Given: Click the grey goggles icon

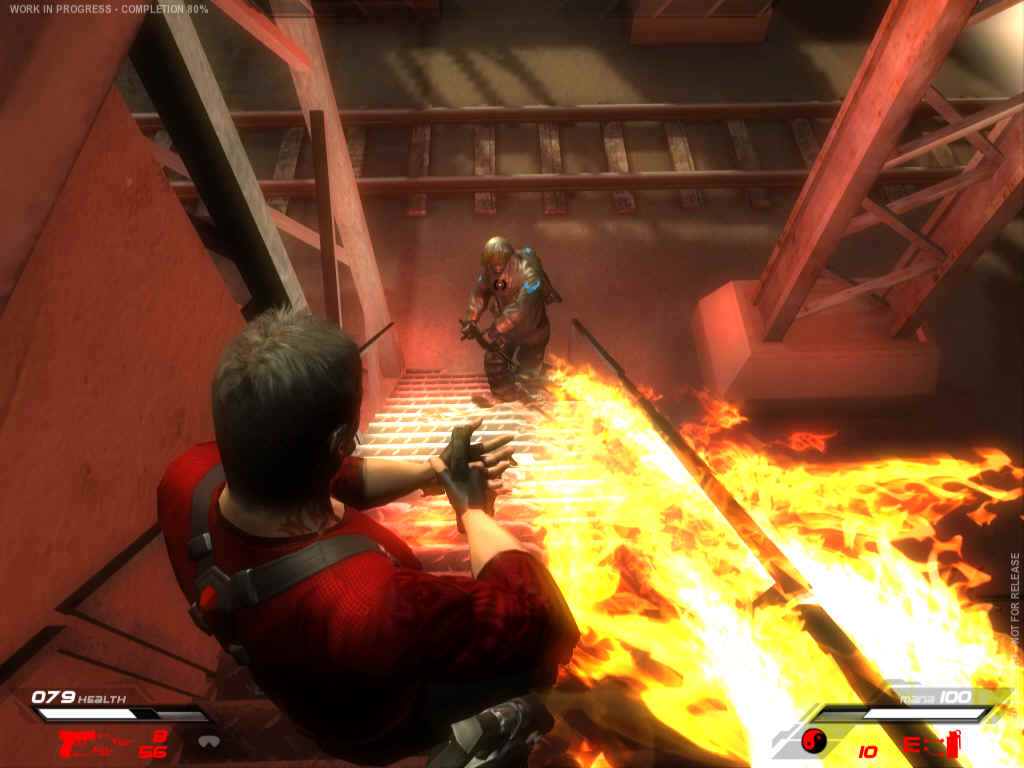Looking at the screenshot, I should point(209,741).
